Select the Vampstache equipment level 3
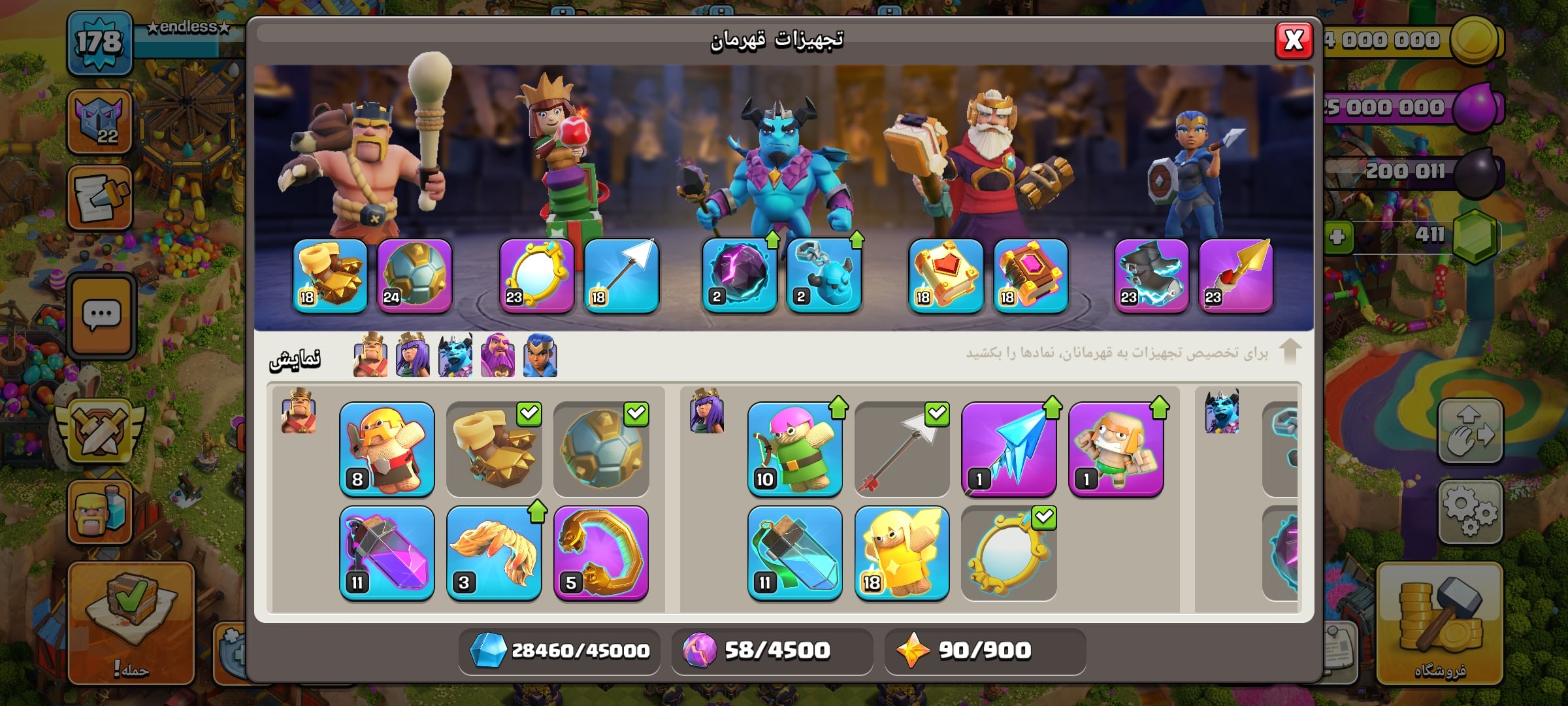 [494, 553]
